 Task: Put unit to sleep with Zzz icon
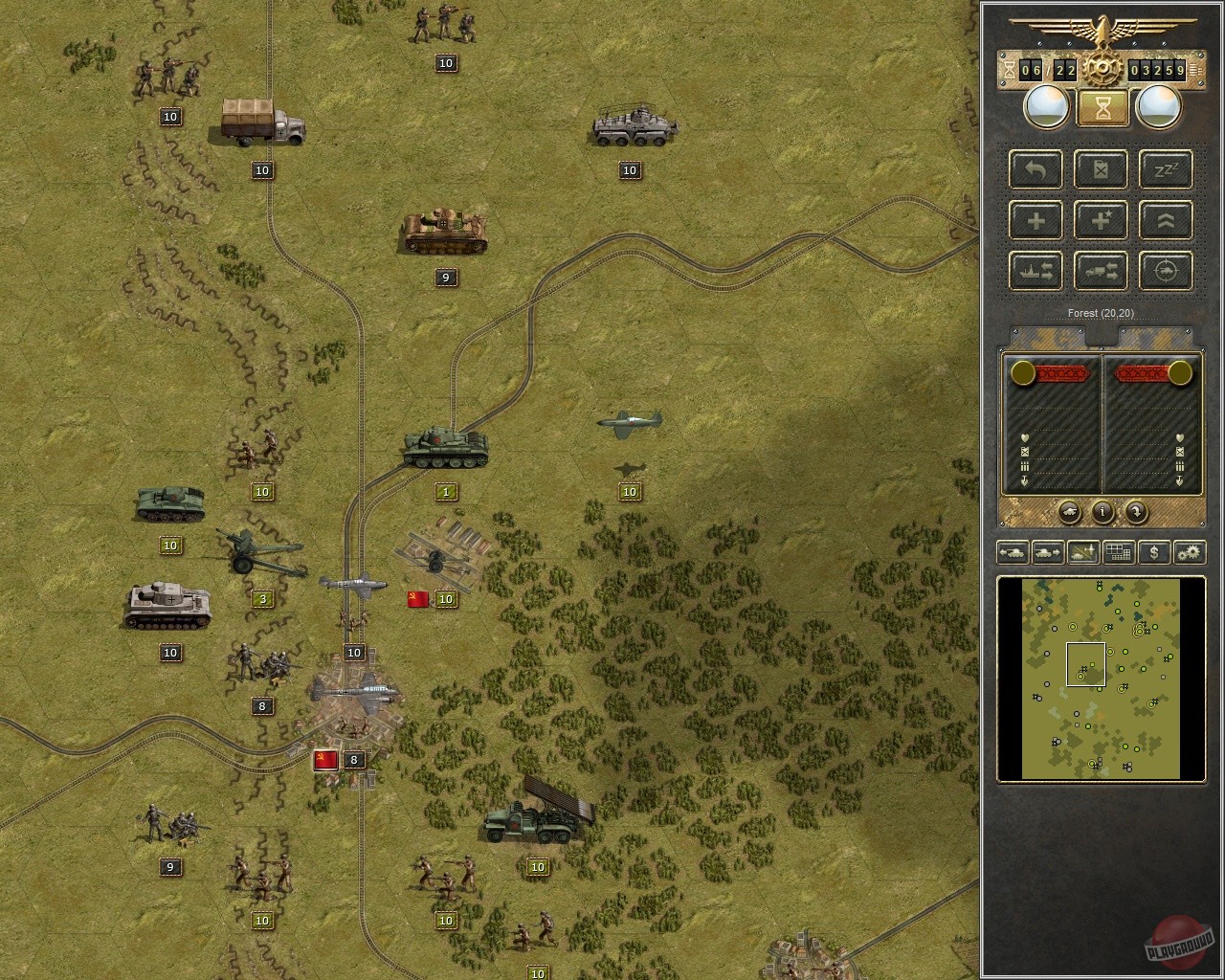pos(1165,170)
